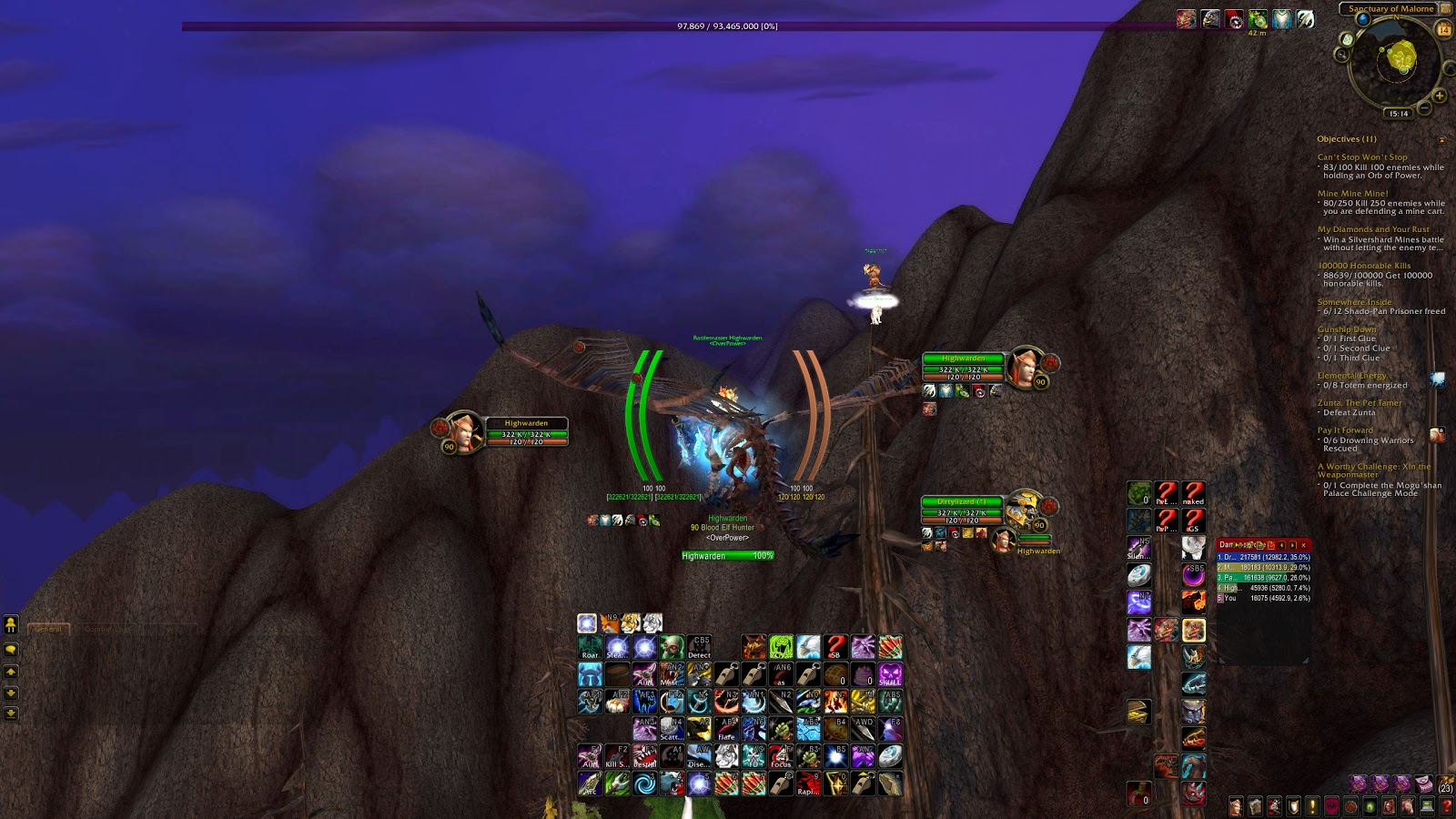Open the damage meter mode selector arrow
This screenshot has width=1456, height=819.
(x=1291, y=545)
